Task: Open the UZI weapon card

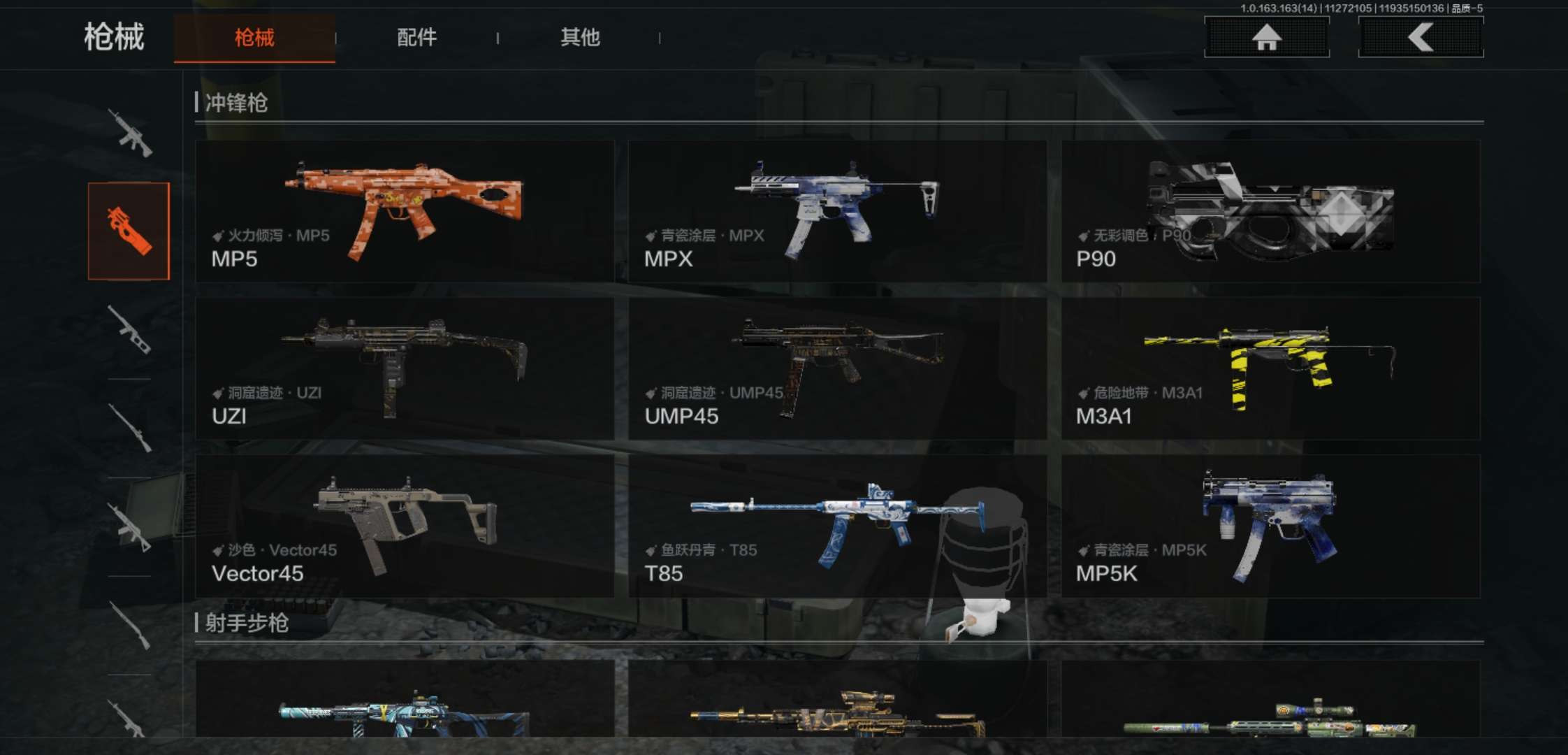Action: [x=405, y=368]
